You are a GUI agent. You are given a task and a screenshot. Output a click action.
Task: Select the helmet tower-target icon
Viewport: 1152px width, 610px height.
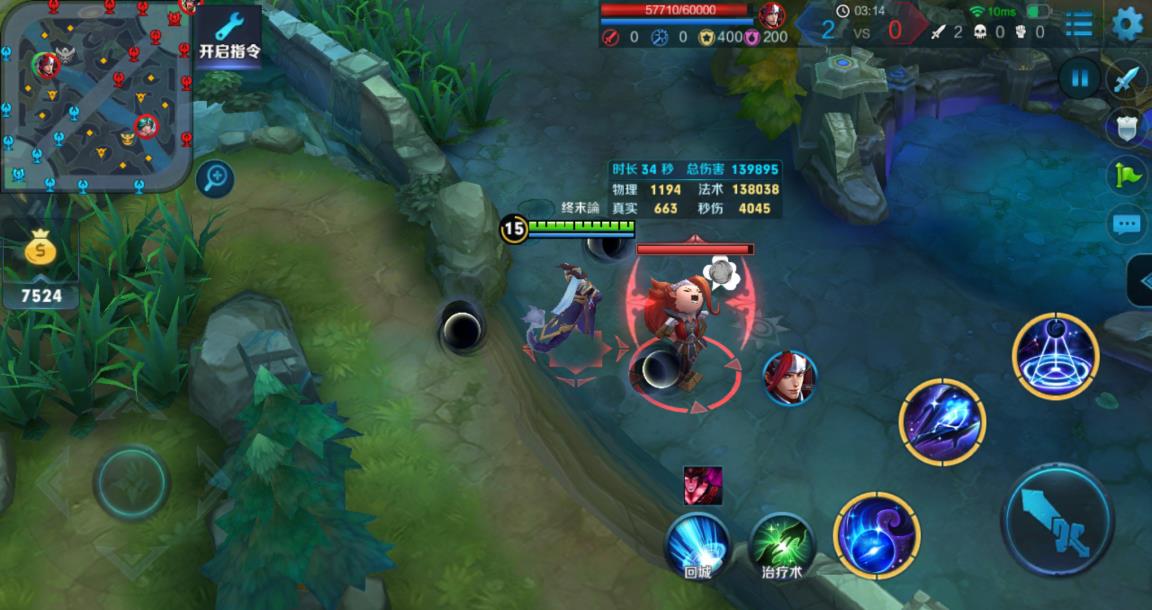coord(1127,127)
